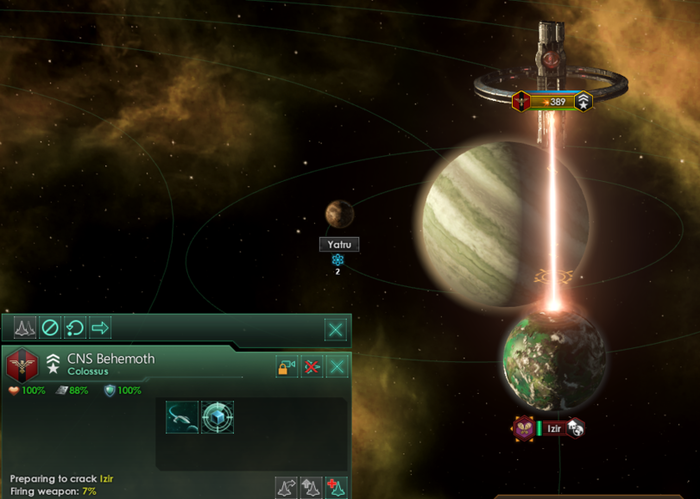Click the ship silhouette button in top toolbar

click(23, 328)
